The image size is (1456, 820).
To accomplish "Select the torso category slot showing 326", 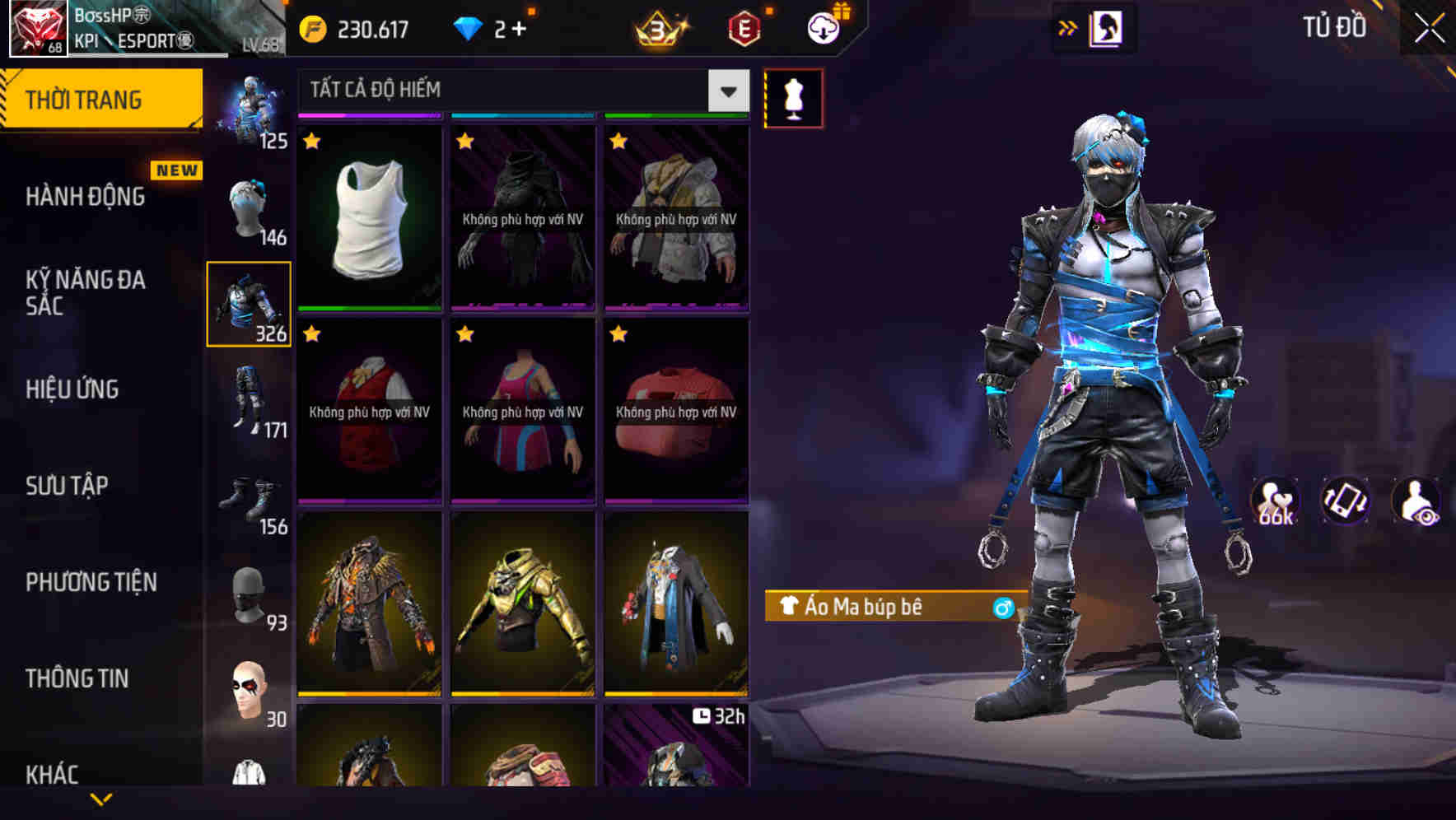I will tap(250, 302).
